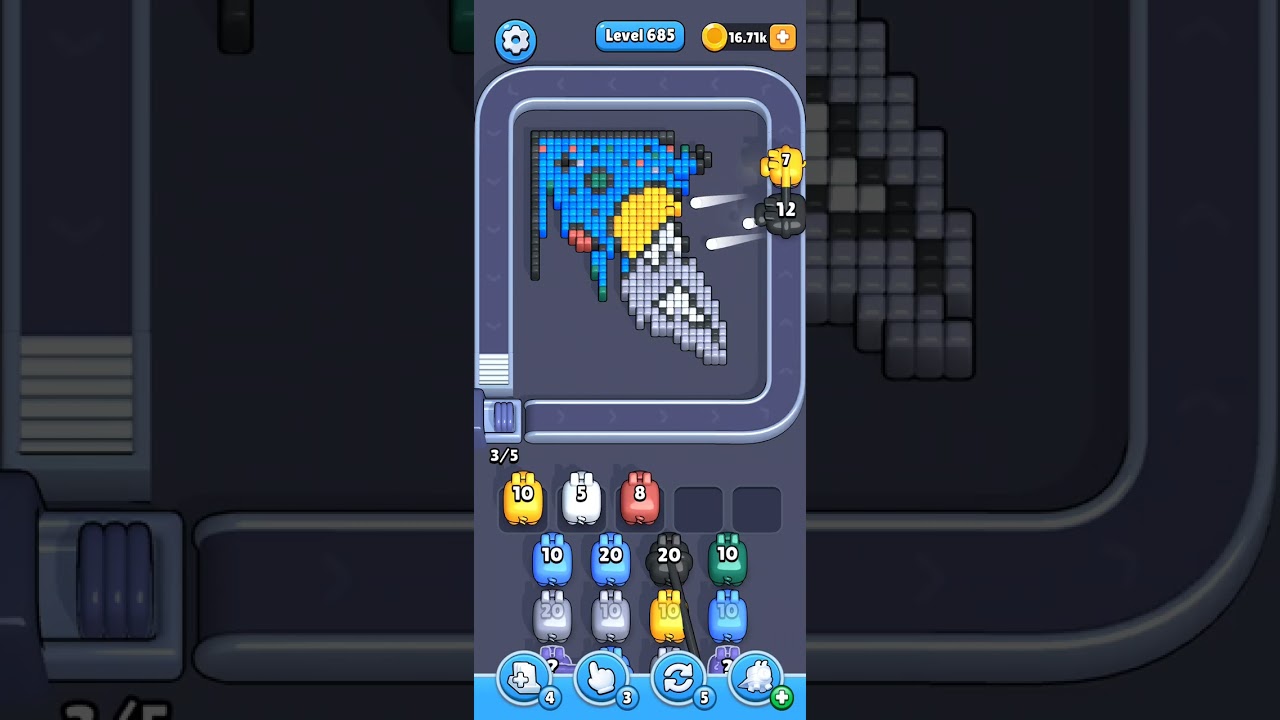Image resolution: width=1280 pixels, height=720 pixels.
Task: Use the shuffle arrows booster
Action: click(x=678, y=680)
